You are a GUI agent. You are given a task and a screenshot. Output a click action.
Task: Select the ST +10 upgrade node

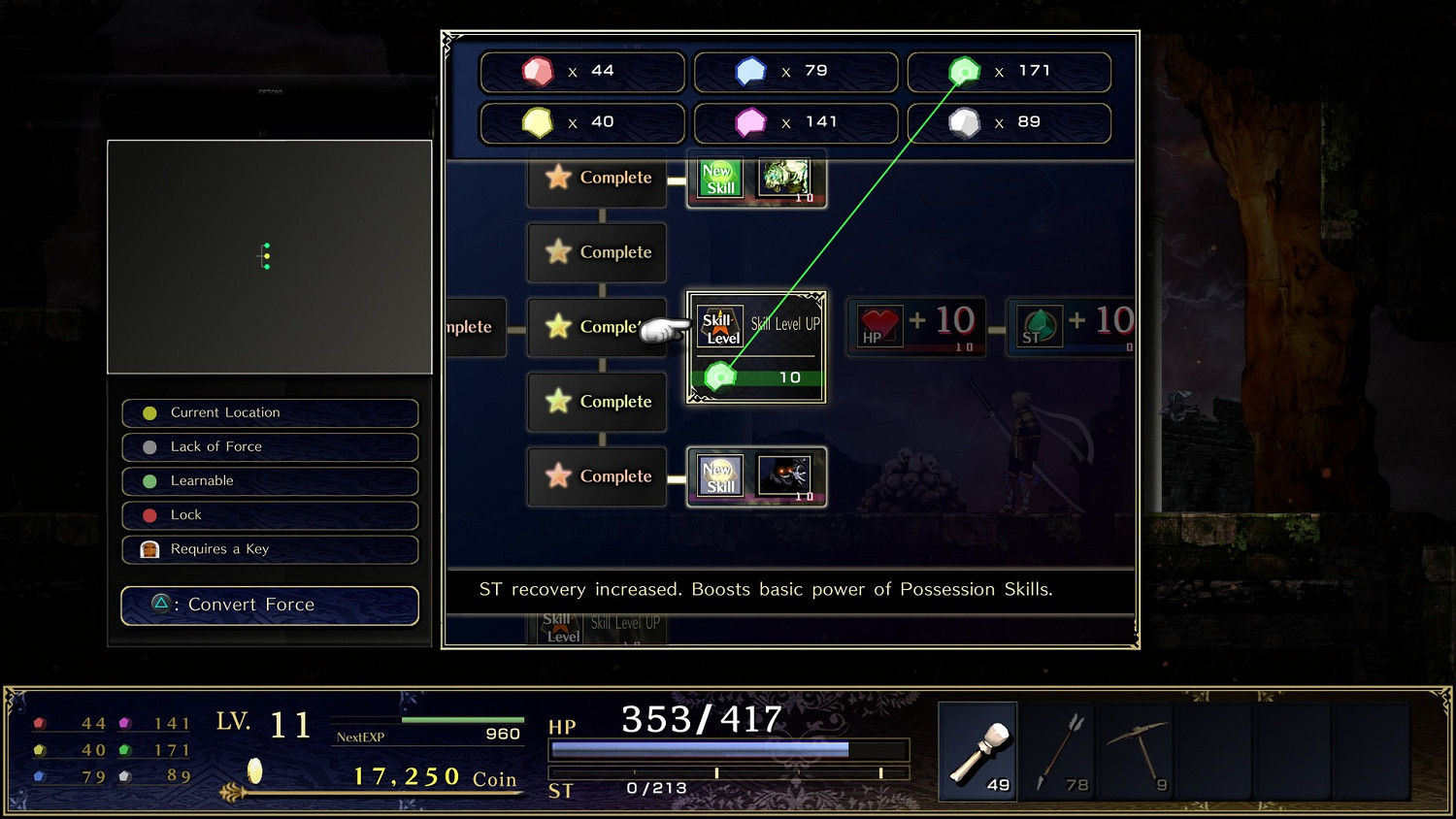1073,326
